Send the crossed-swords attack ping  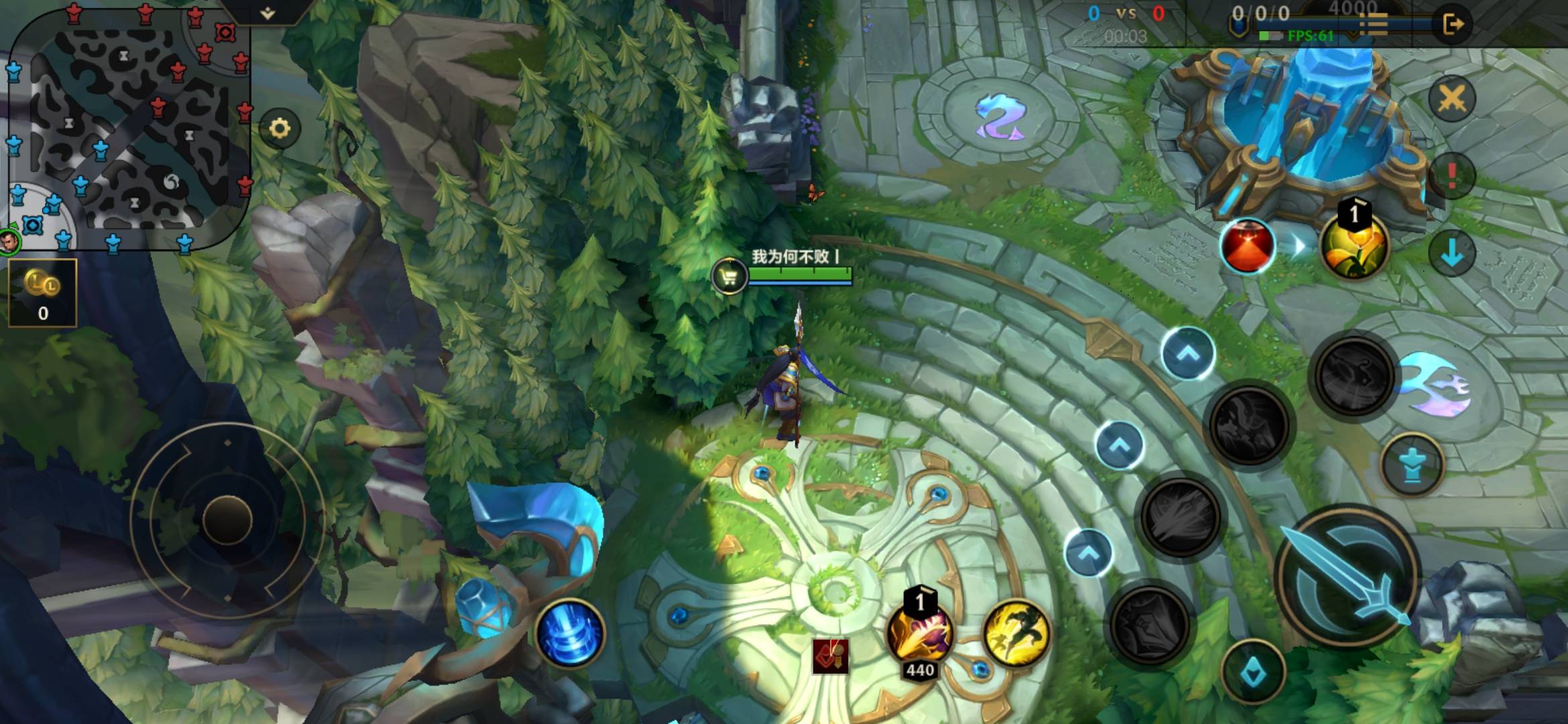click(x=1451, y=99)
